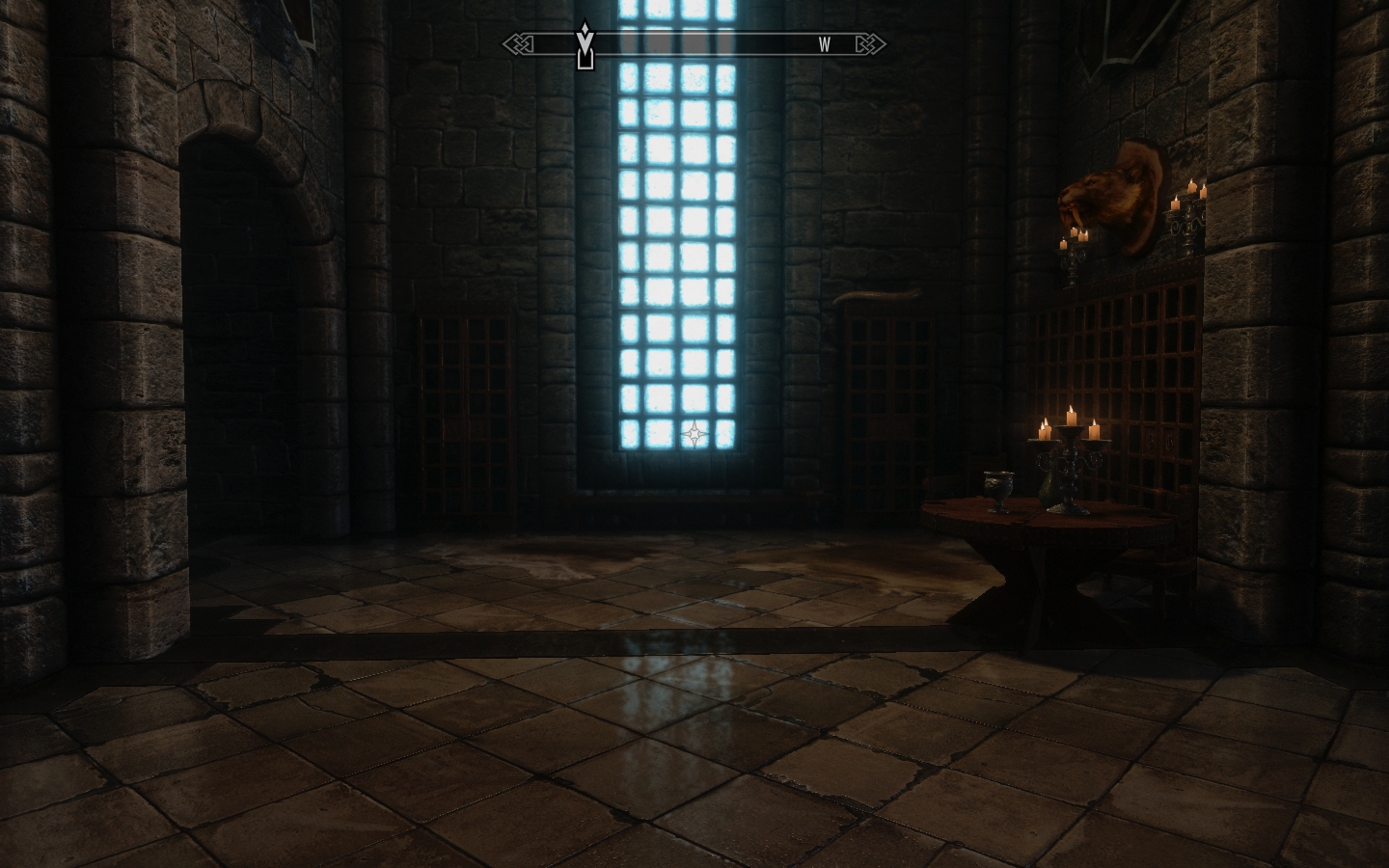The width and height of the screenshot is (1389, 868).
Task: Click the West marker on the compass bar
Action: click(x=825, y=44)
